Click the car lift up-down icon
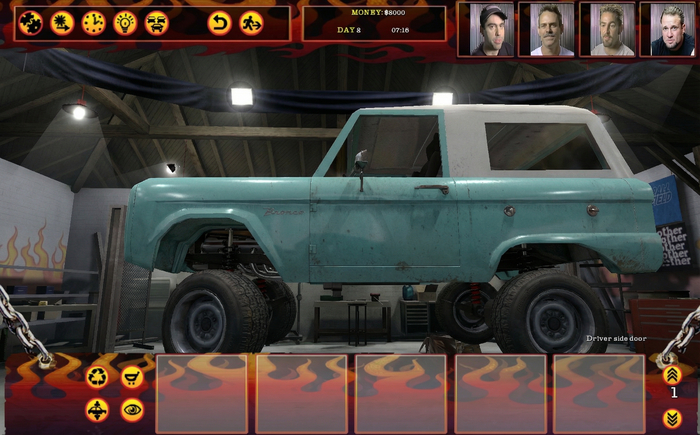Image resolution: width=700 pixels, height=435 pixels. click(97, 409)
